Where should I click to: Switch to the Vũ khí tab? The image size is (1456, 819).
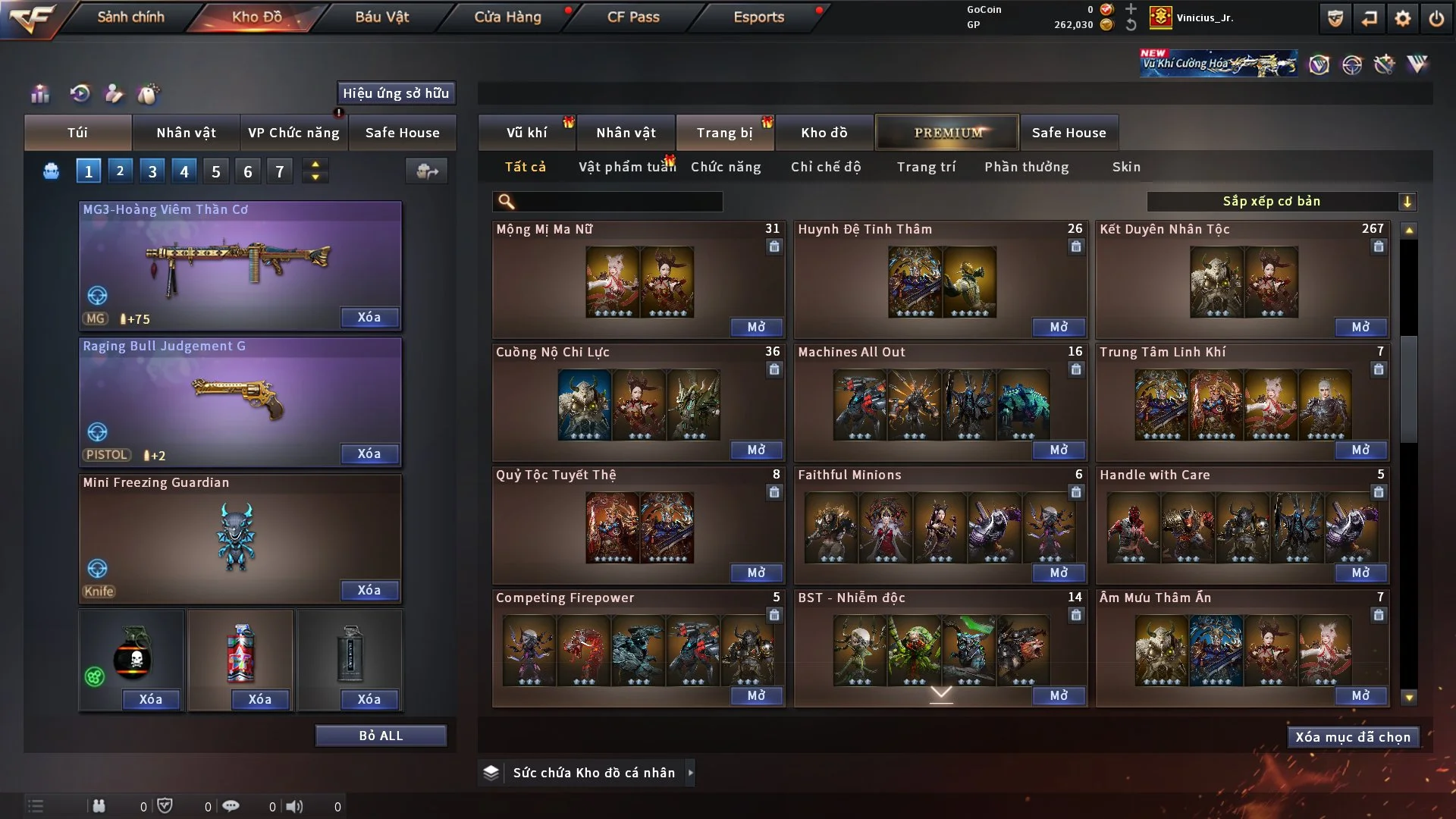tap(526, 133)
